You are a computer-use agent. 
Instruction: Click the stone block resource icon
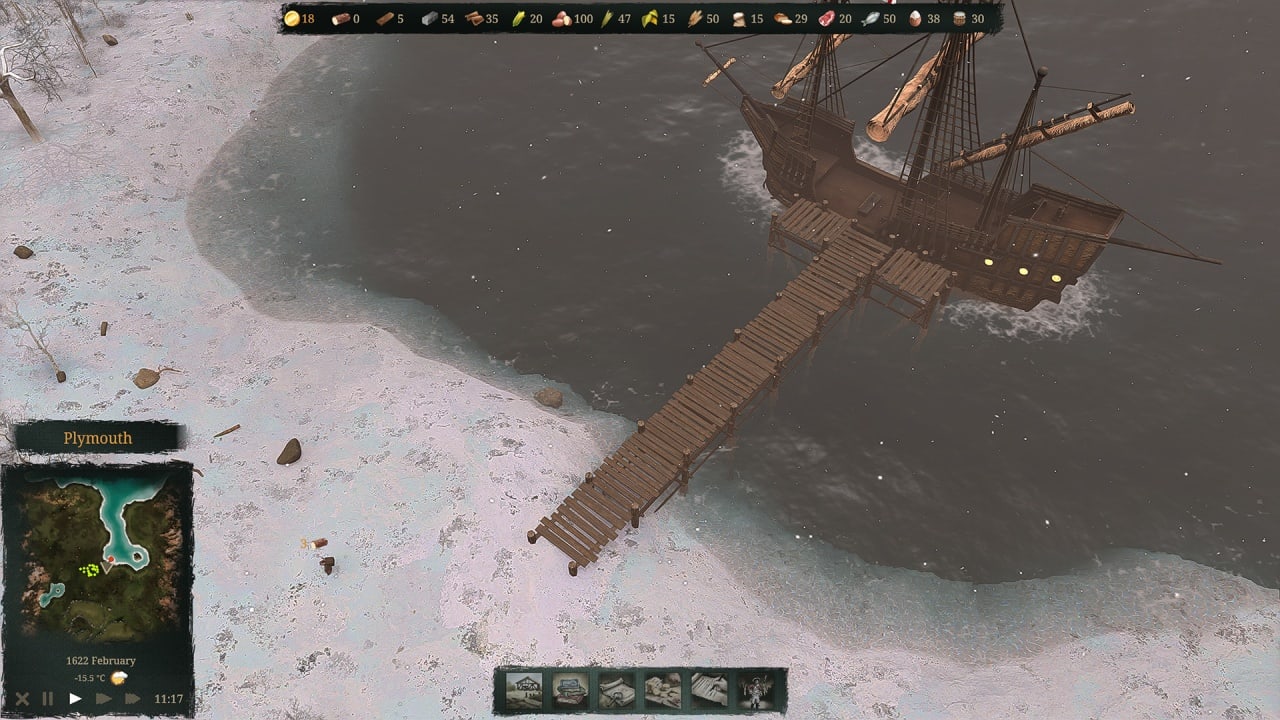(429, 19)
